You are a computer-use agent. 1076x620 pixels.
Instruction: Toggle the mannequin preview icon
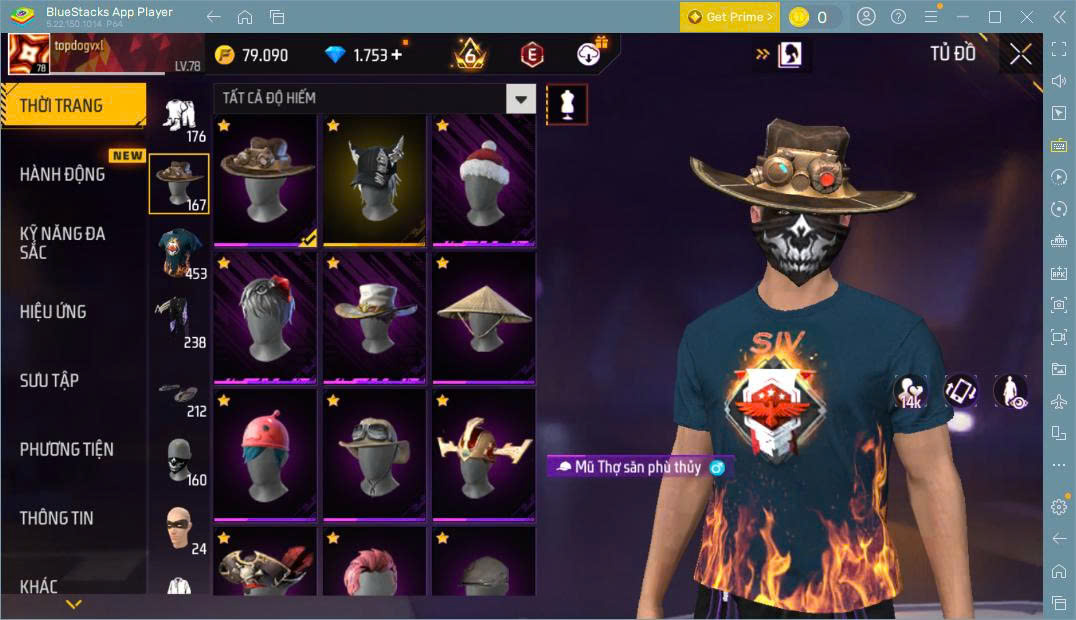click(567, 105)
